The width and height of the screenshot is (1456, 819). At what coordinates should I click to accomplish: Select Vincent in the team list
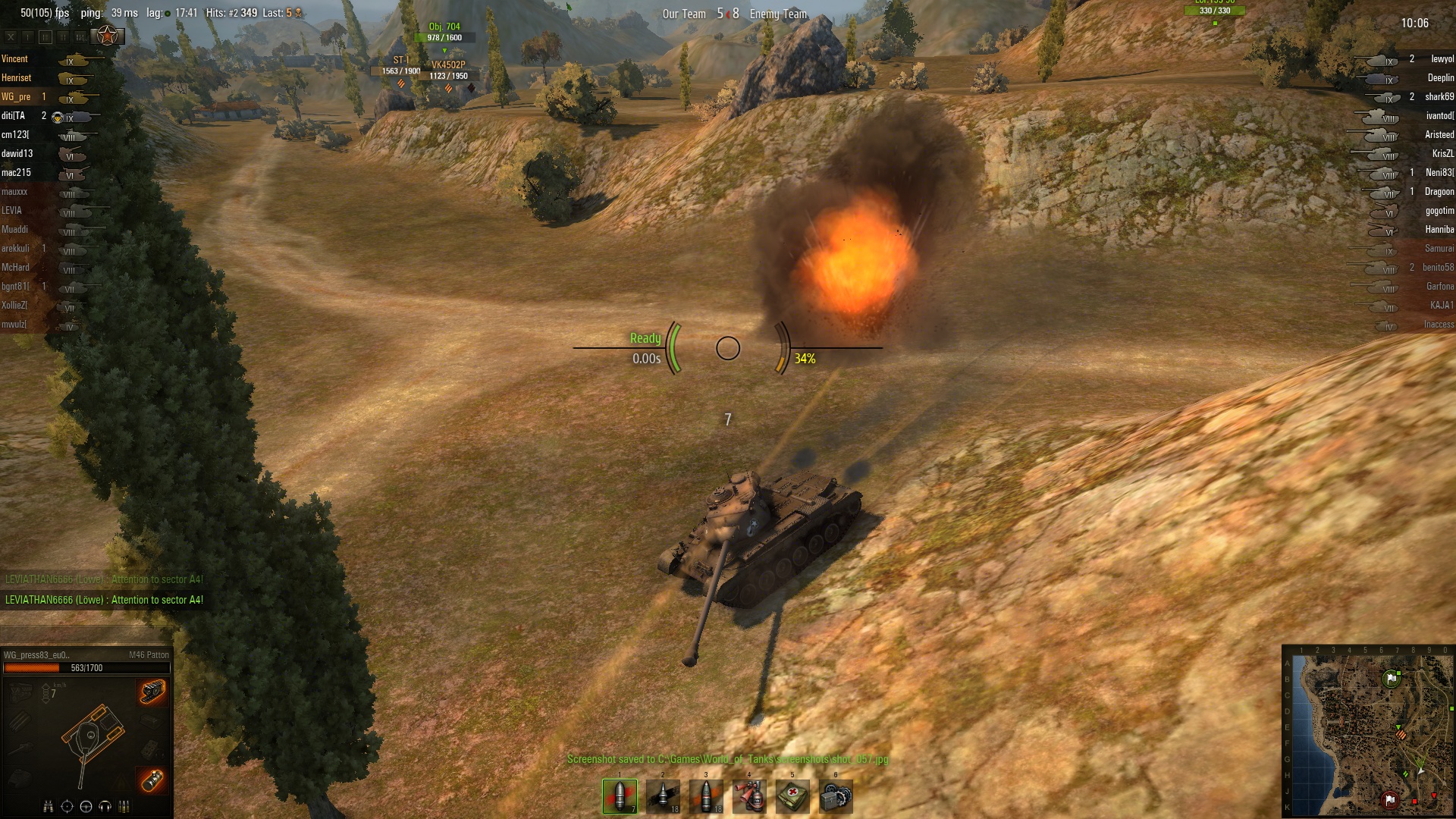14,59
